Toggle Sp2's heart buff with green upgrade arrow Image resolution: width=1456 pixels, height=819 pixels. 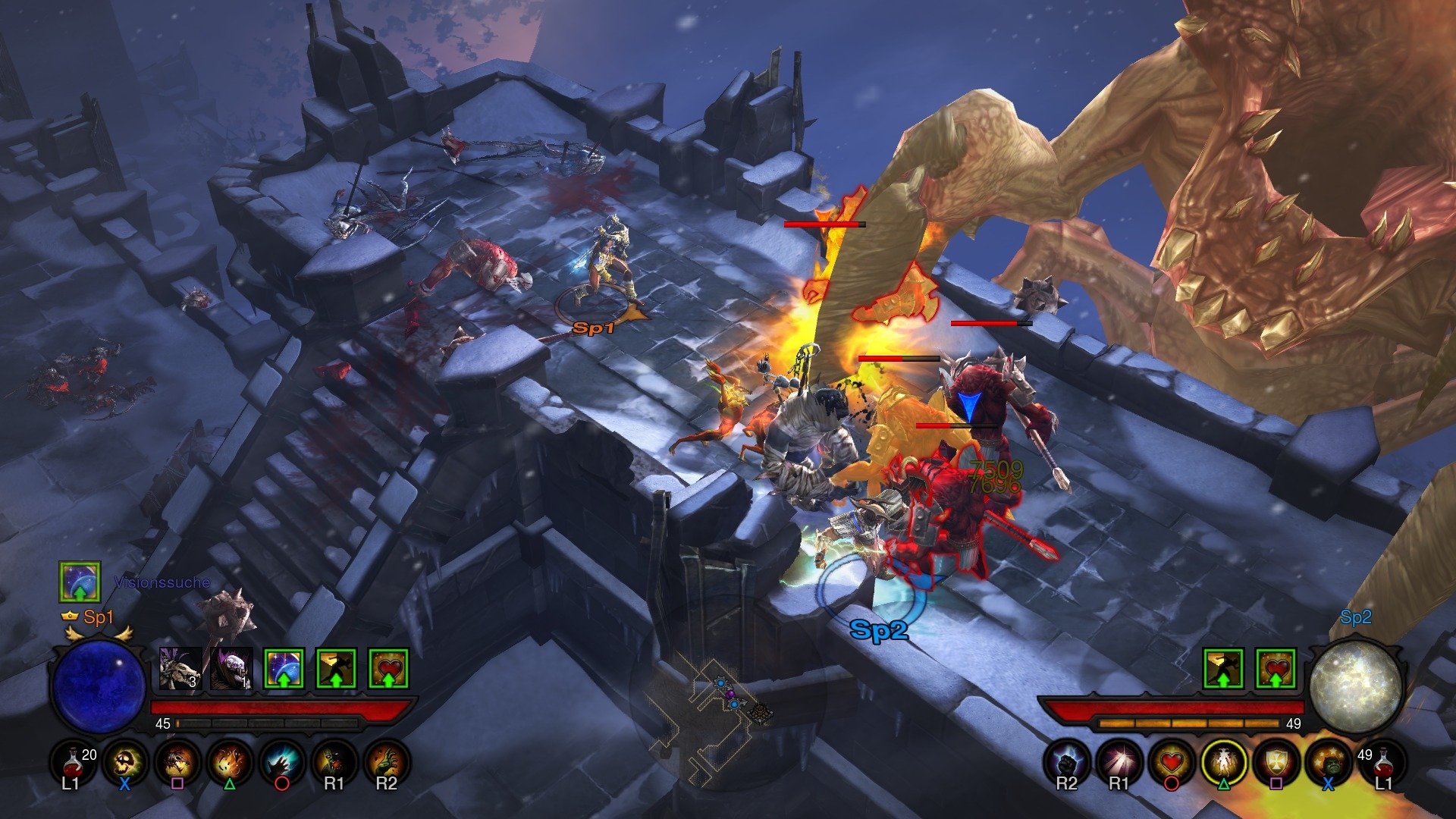[x=1275, y=668]
